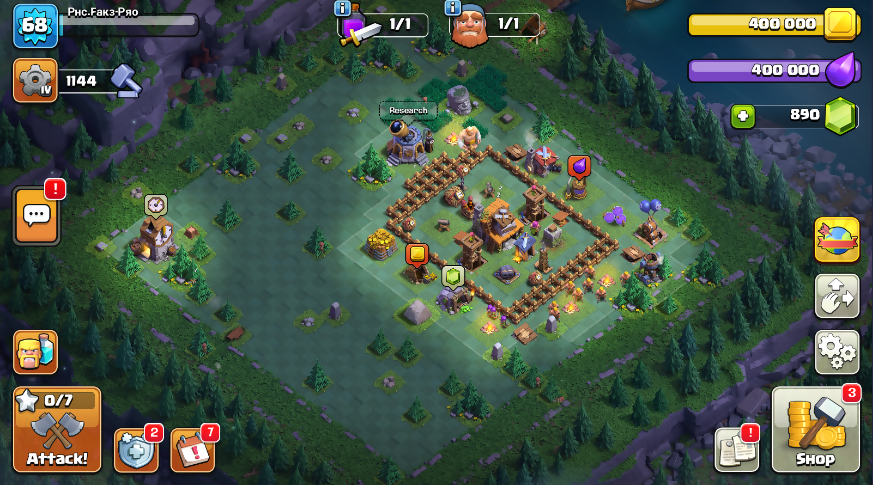Screen dimensions: 873x485
Task: Show info for the 1/1 hero counter
Action: click(453, 9)
